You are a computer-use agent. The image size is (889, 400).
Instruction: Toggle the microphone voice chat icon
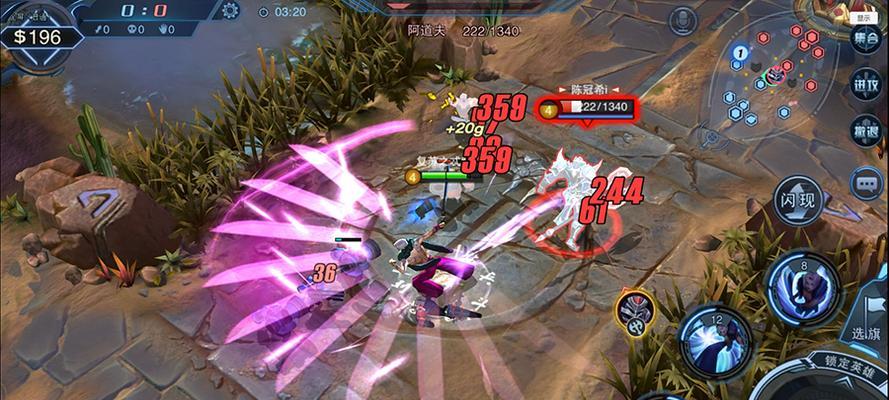click(683, 20)
